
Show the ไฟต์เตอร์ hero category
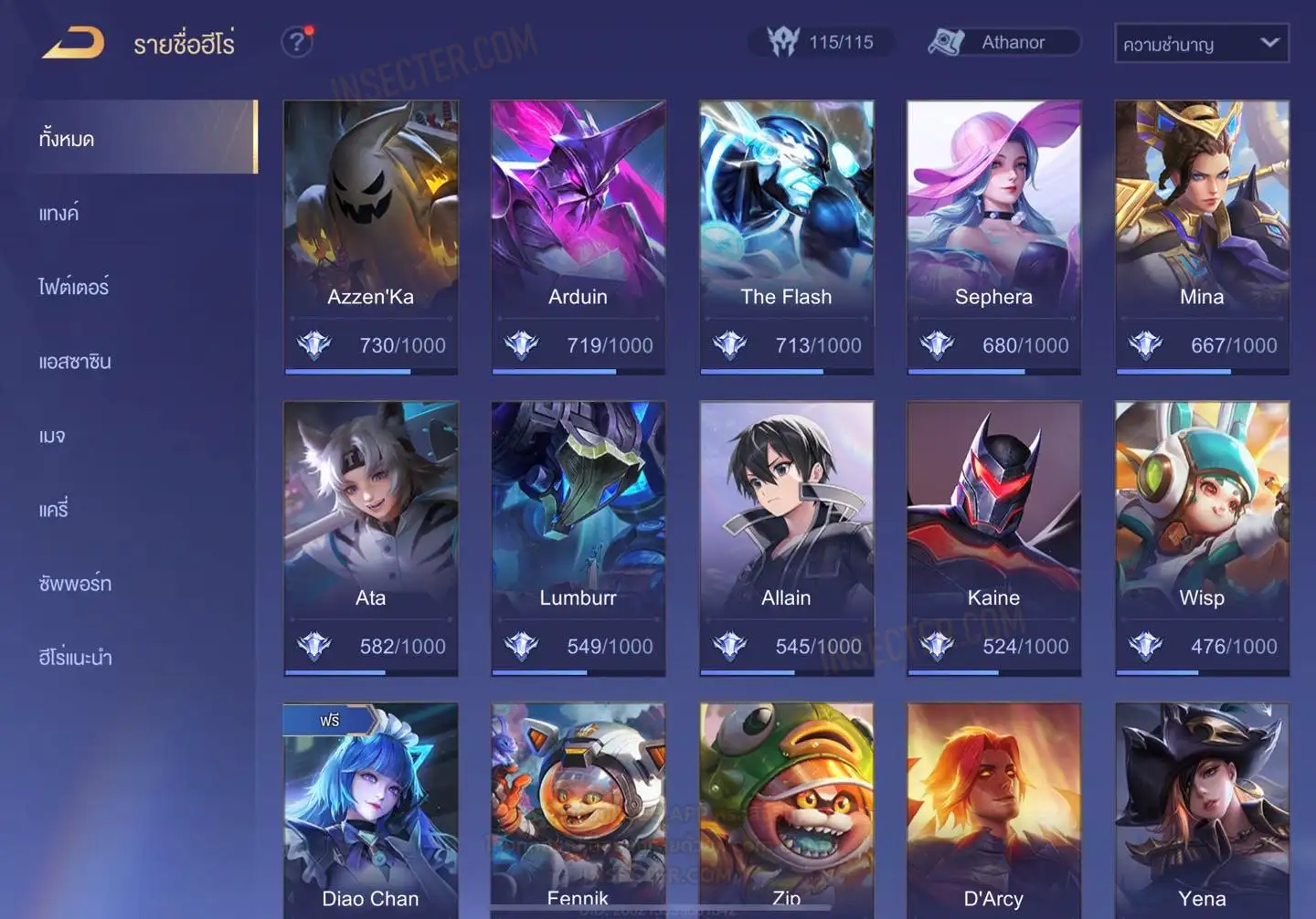(73, 287)
